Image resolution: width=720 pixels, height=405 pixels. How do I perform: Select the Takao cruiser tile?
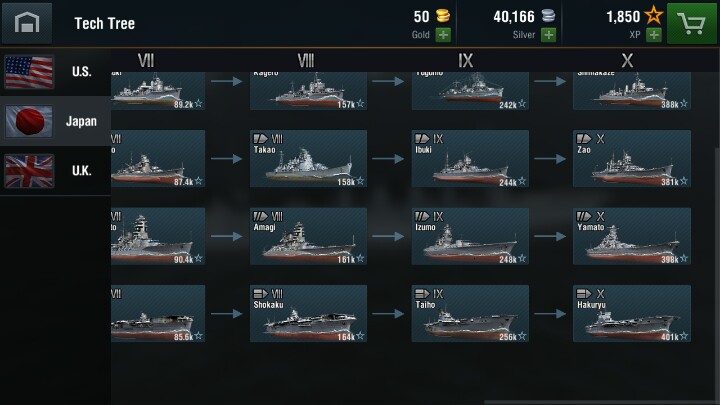307,158
